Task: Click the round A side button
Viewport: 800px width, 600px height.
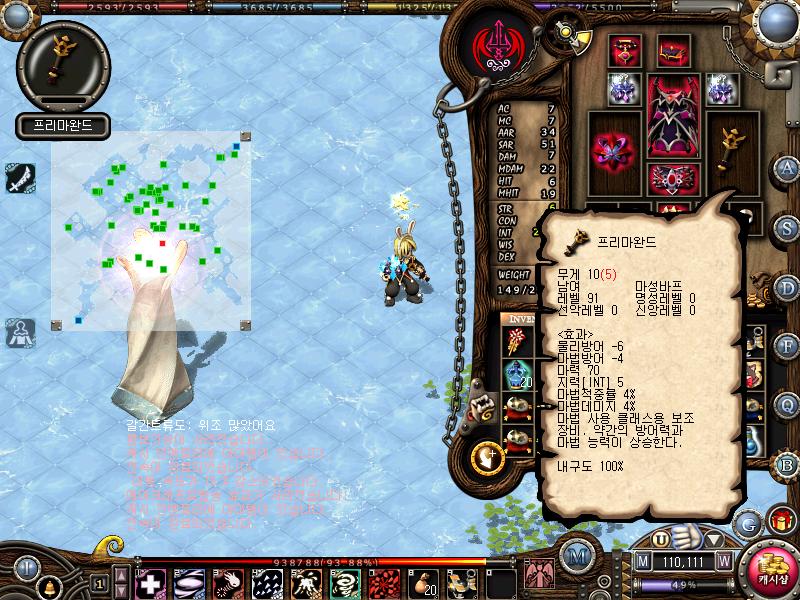Action: point(787,168)
